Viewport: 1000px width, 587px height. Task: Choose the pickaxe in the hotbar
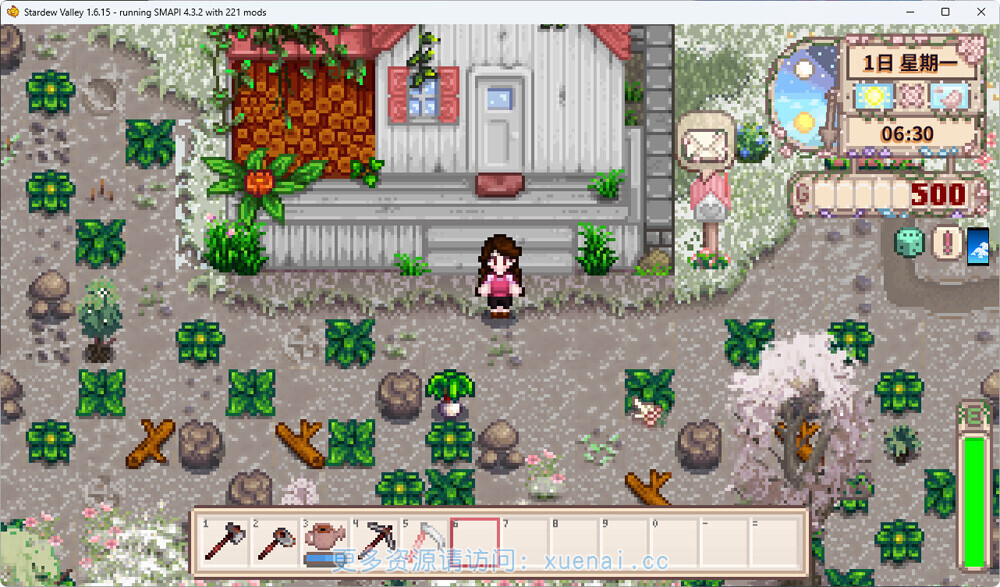(375, 541)
